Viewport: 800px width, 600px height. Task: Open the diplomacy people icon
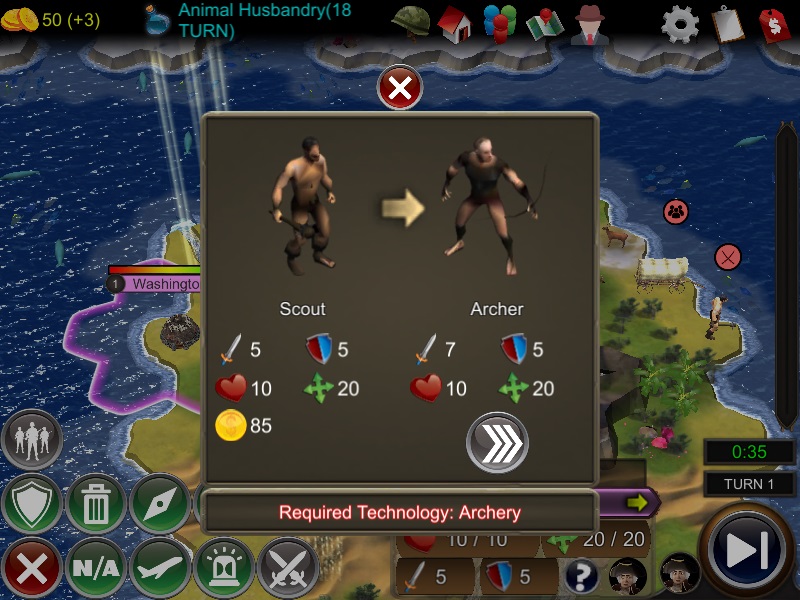498,23
